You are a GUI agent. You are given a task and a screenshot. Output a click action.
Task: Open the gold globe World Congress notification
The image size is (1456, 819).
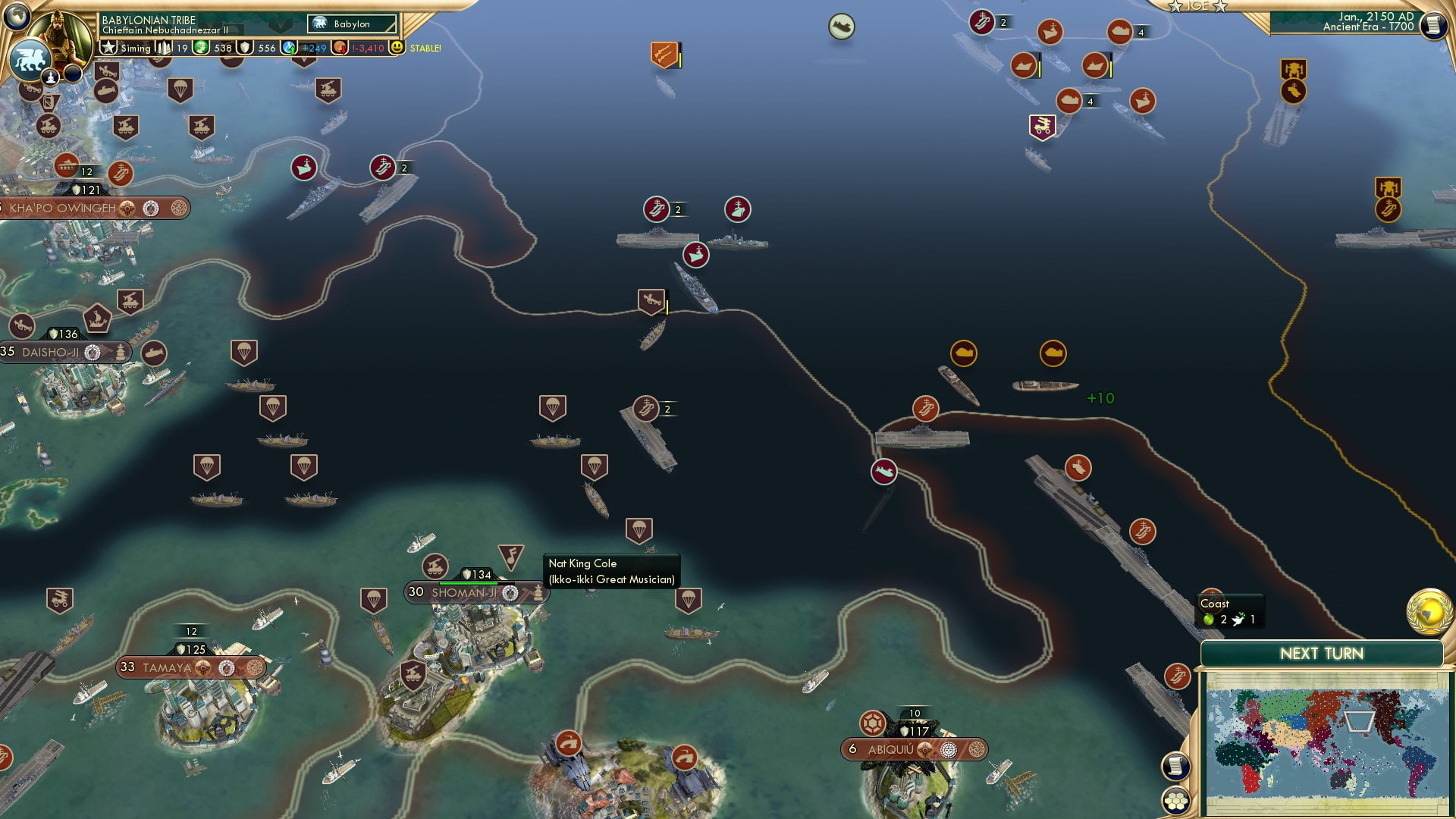point(1429,611)
